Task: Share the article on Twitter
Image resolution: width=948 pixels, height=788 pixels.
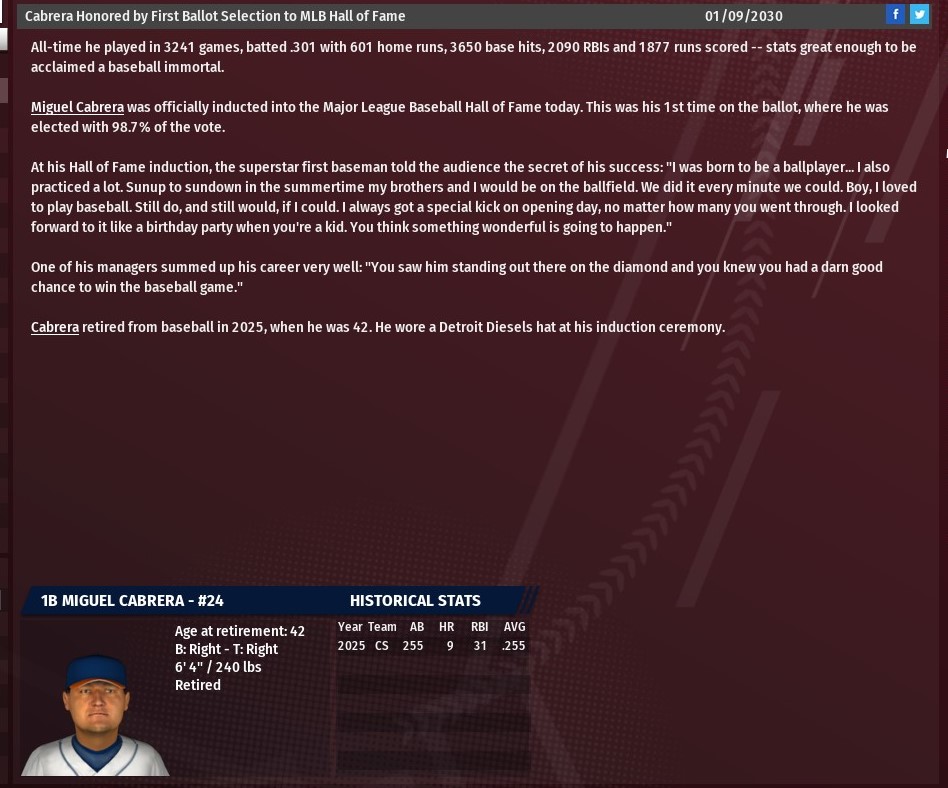Action: coord(919,14)
